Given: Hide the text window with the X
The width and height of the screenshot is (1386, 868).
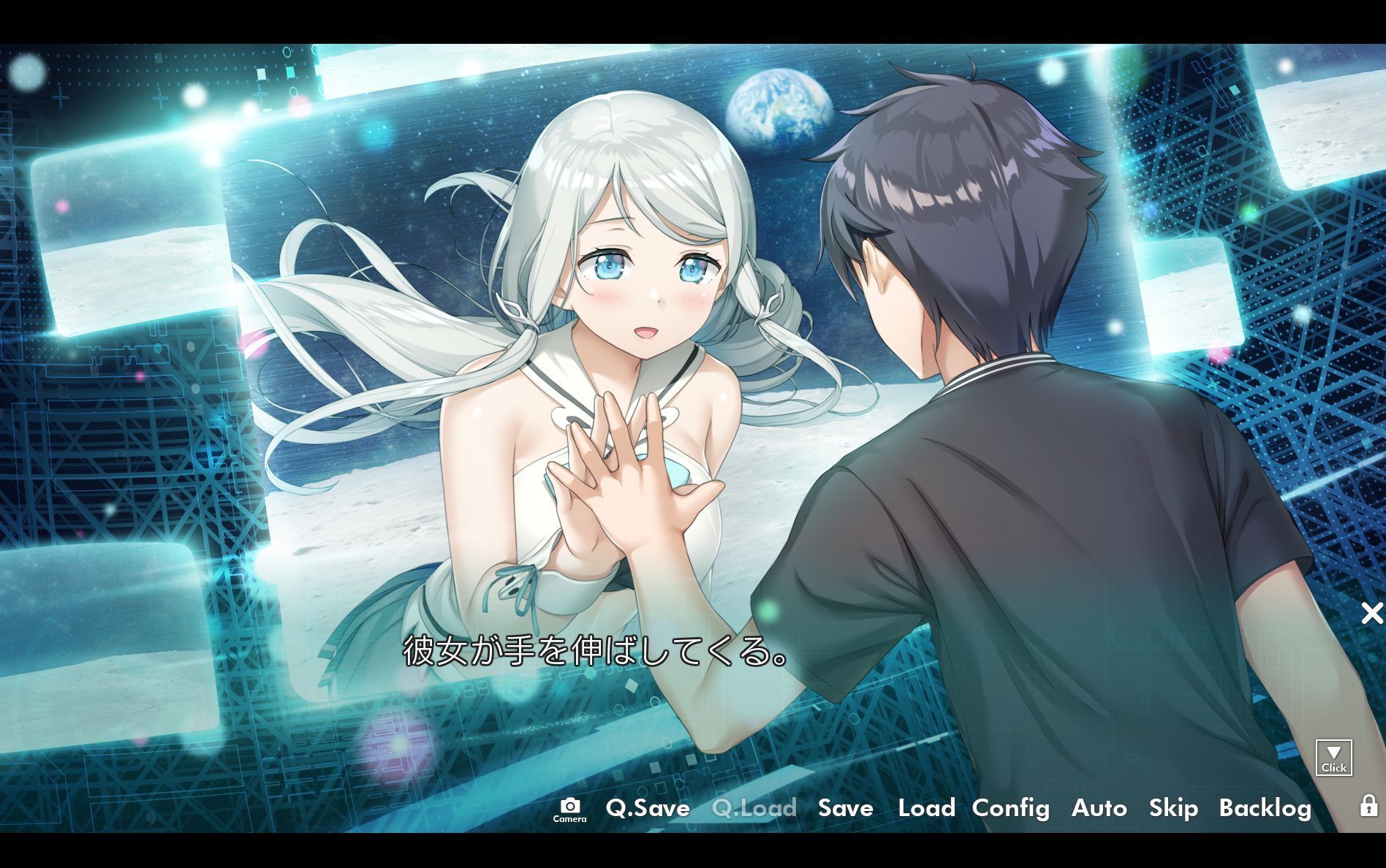Looking at the screenshot, I should tap(1372, 613).
